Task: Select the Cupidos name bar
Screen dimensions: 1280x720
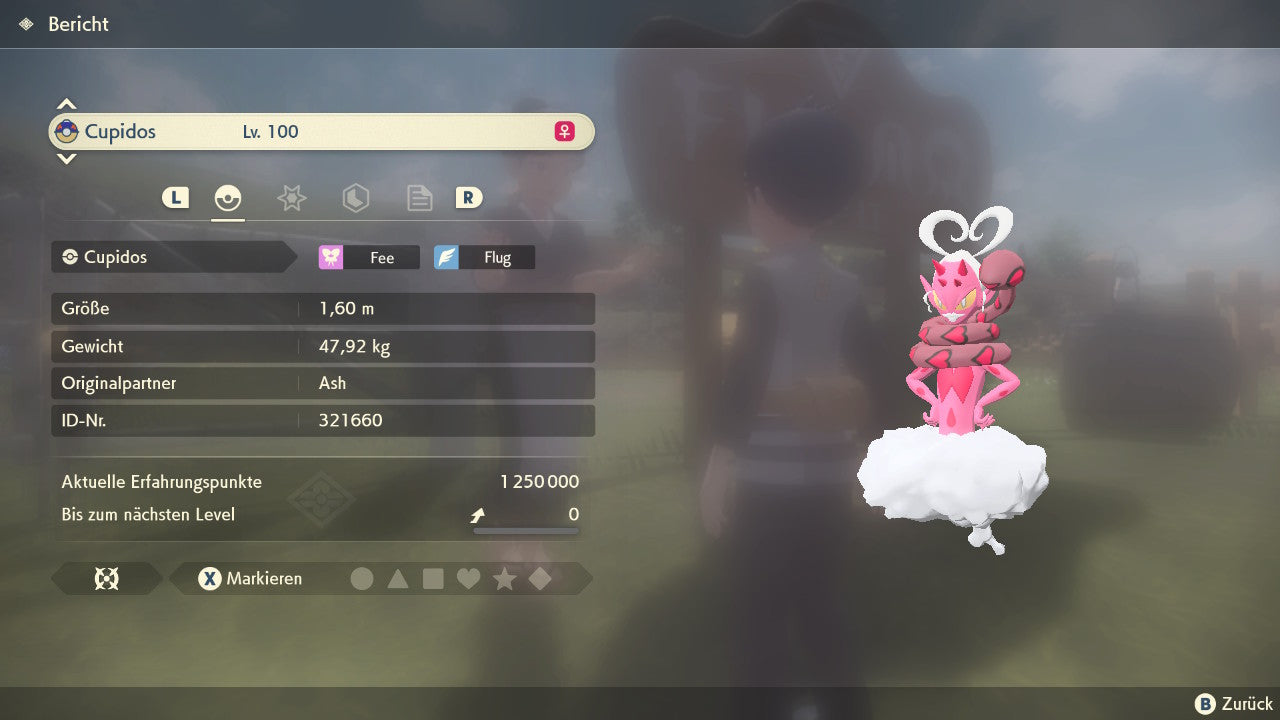Action: tap(321, 131)
